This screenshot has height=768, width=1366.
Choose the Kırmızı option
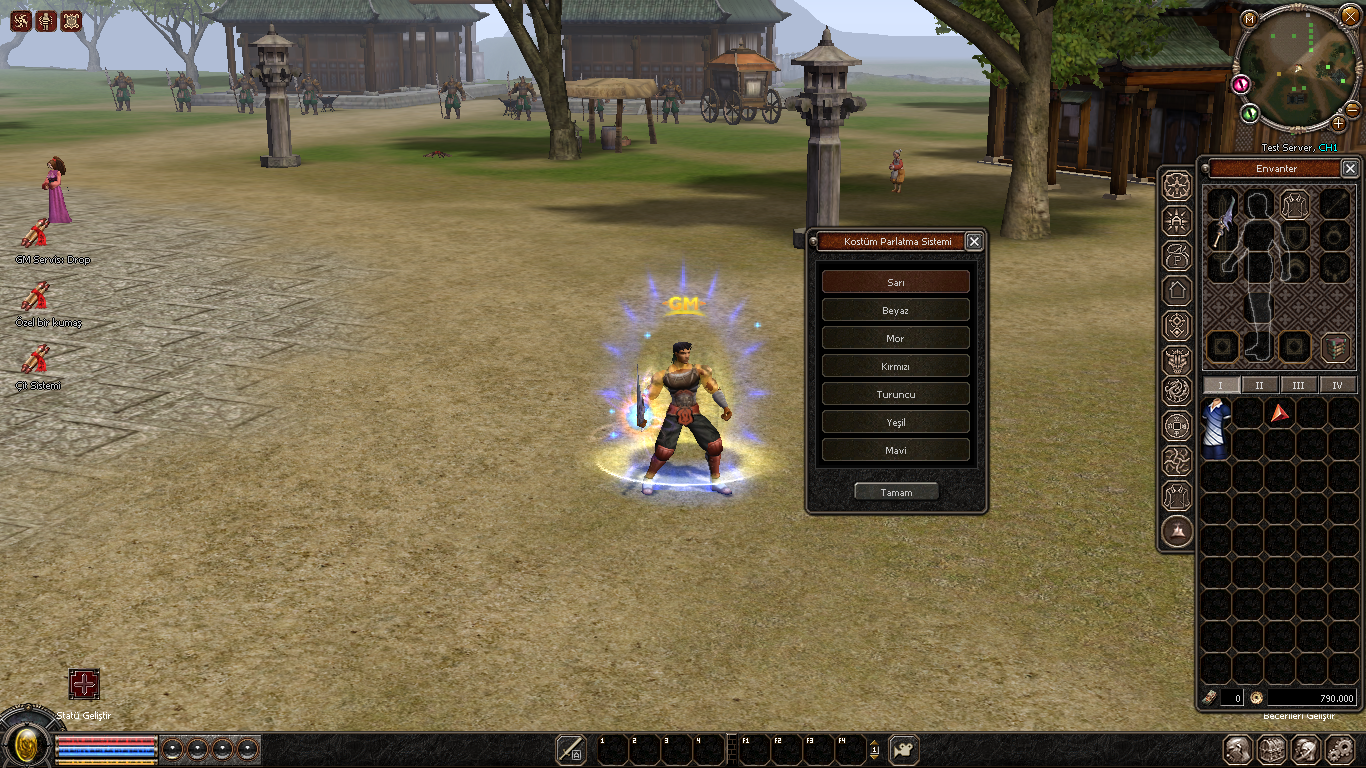[895, 366]
